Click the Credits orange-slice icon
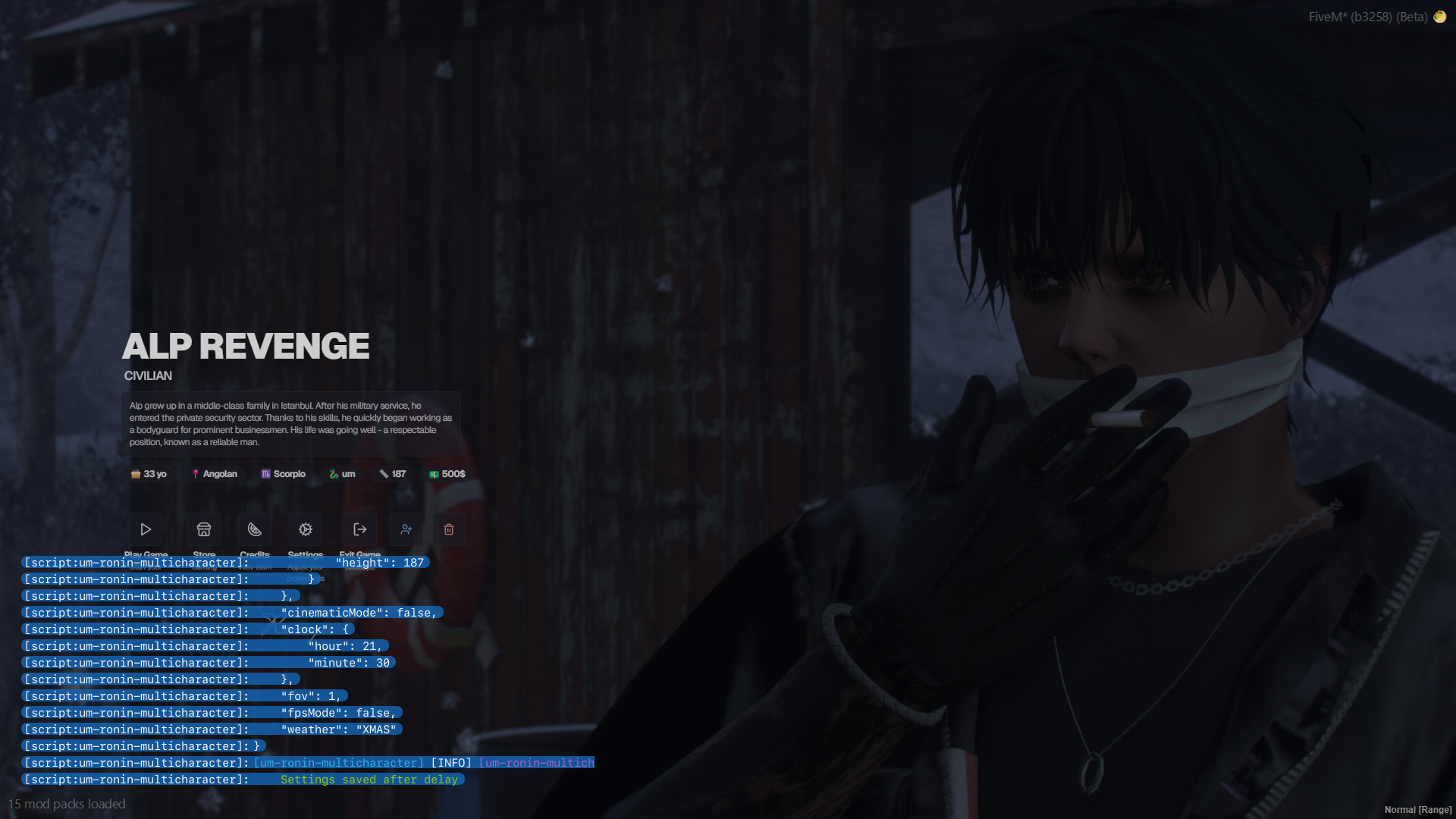1456x819 pixels. [254, 529]
